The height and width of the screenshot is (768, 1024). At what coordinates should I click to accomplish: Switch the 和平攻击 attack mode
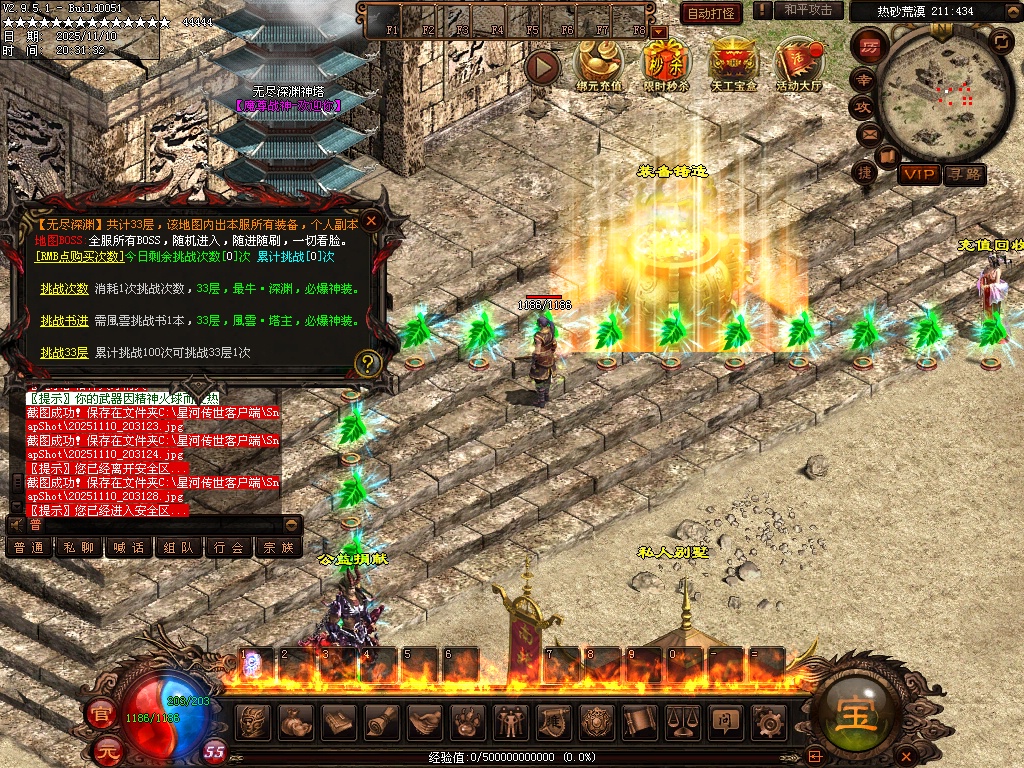pyautogui.click(x=808, y=10)
